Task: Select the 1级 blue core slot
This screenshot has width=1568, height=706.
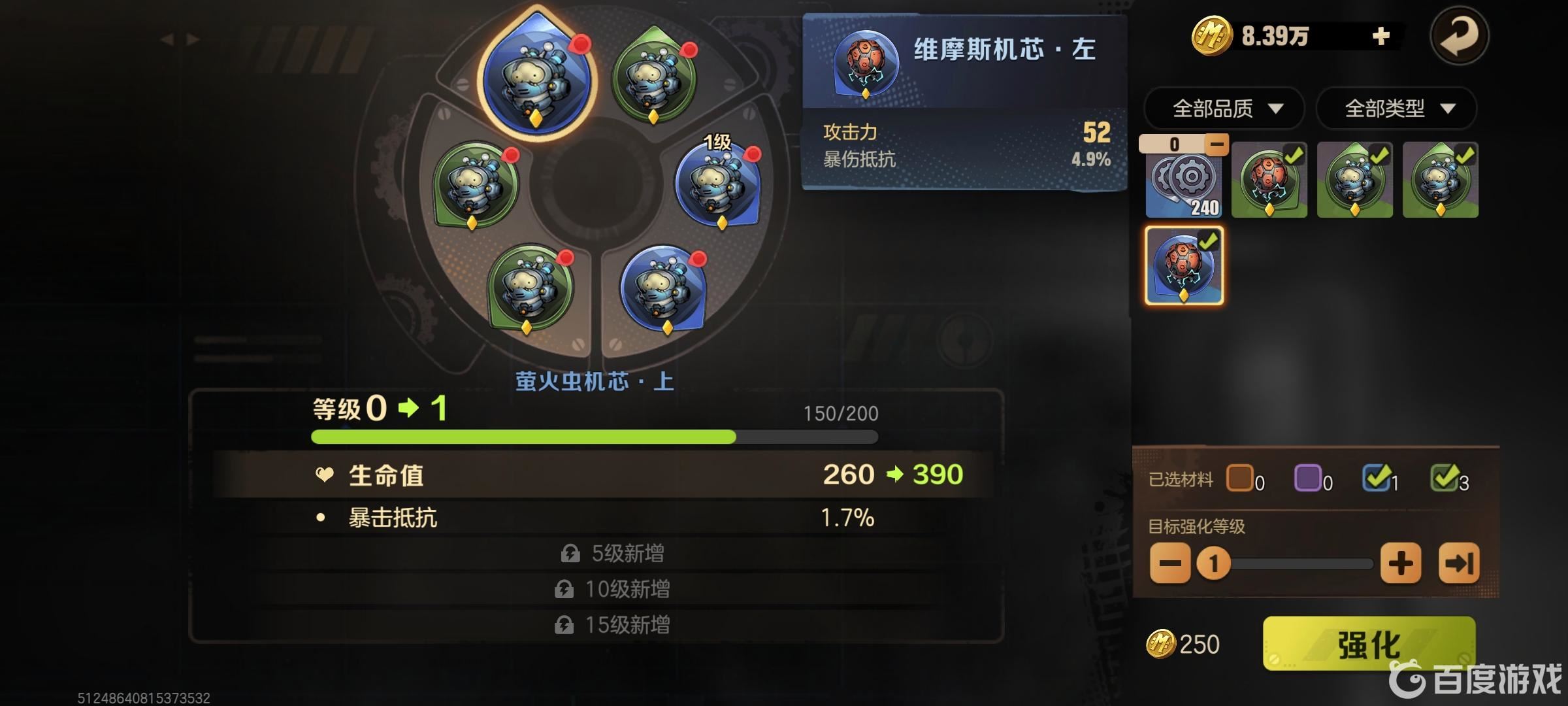Action: [x=718, y=184]
